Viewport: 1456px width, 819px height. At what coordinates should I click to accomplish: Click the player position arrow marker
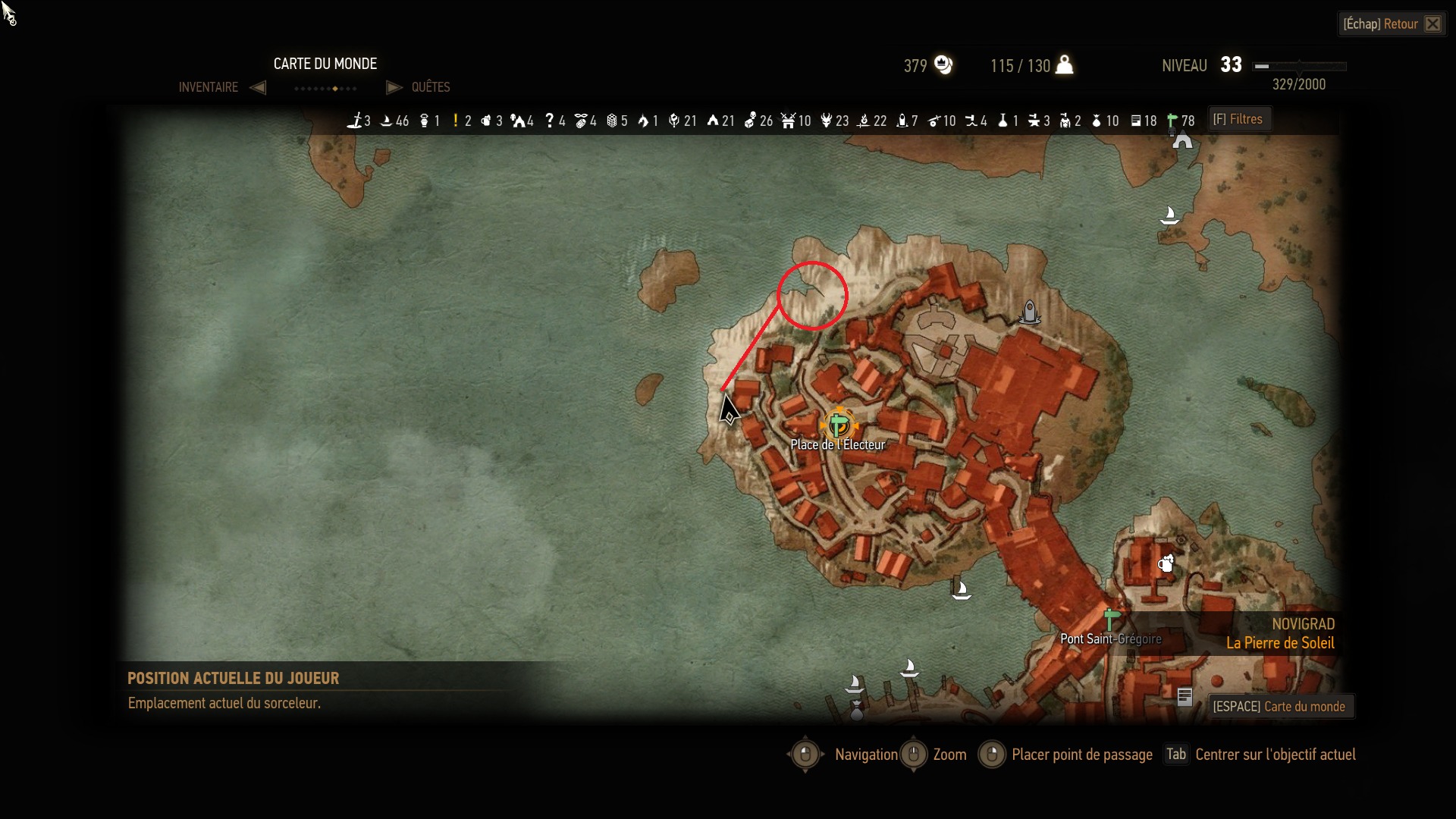pos(729,410)
